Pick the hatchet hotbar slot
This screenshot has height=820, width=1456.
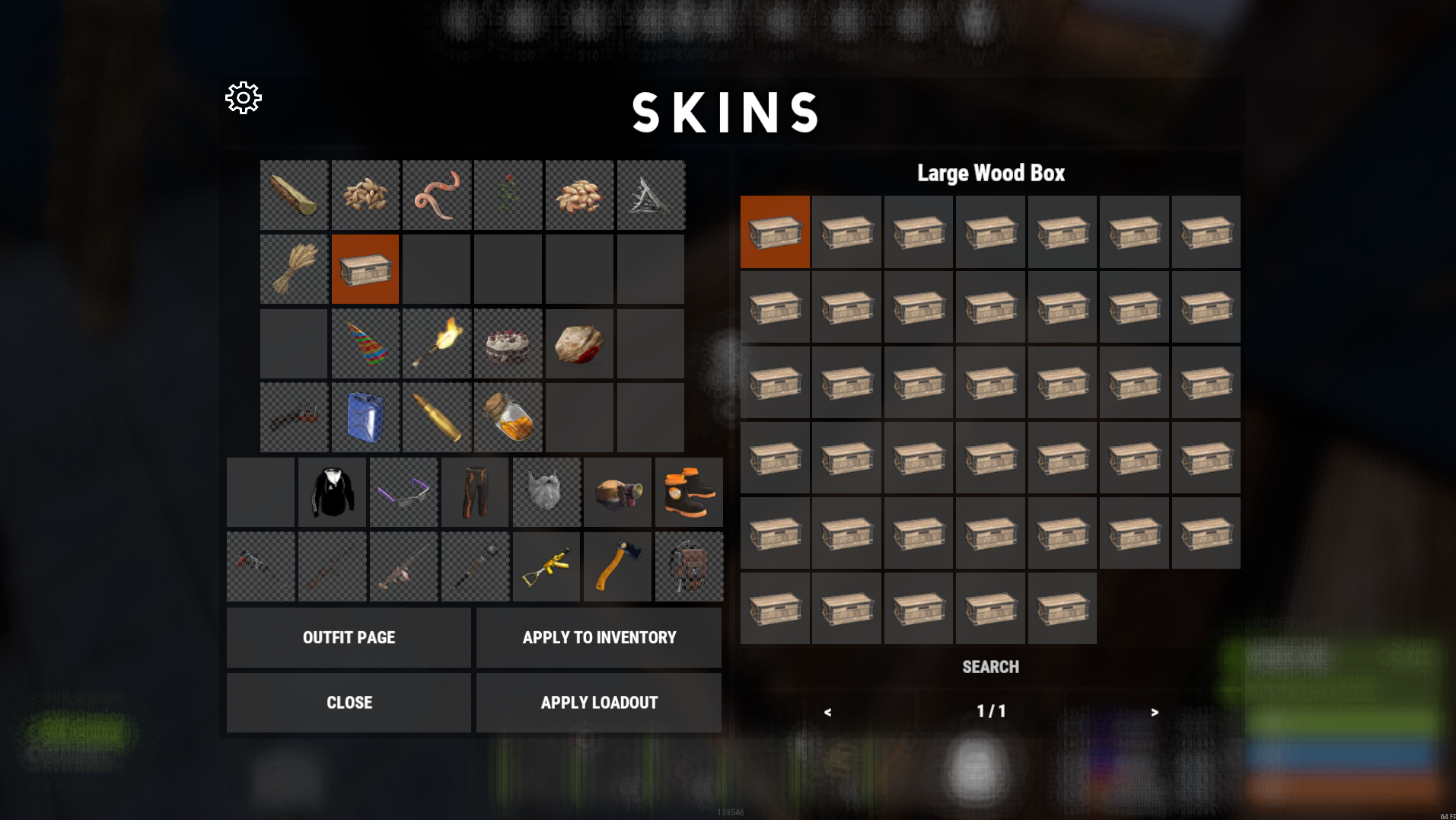tap(617, 566)
